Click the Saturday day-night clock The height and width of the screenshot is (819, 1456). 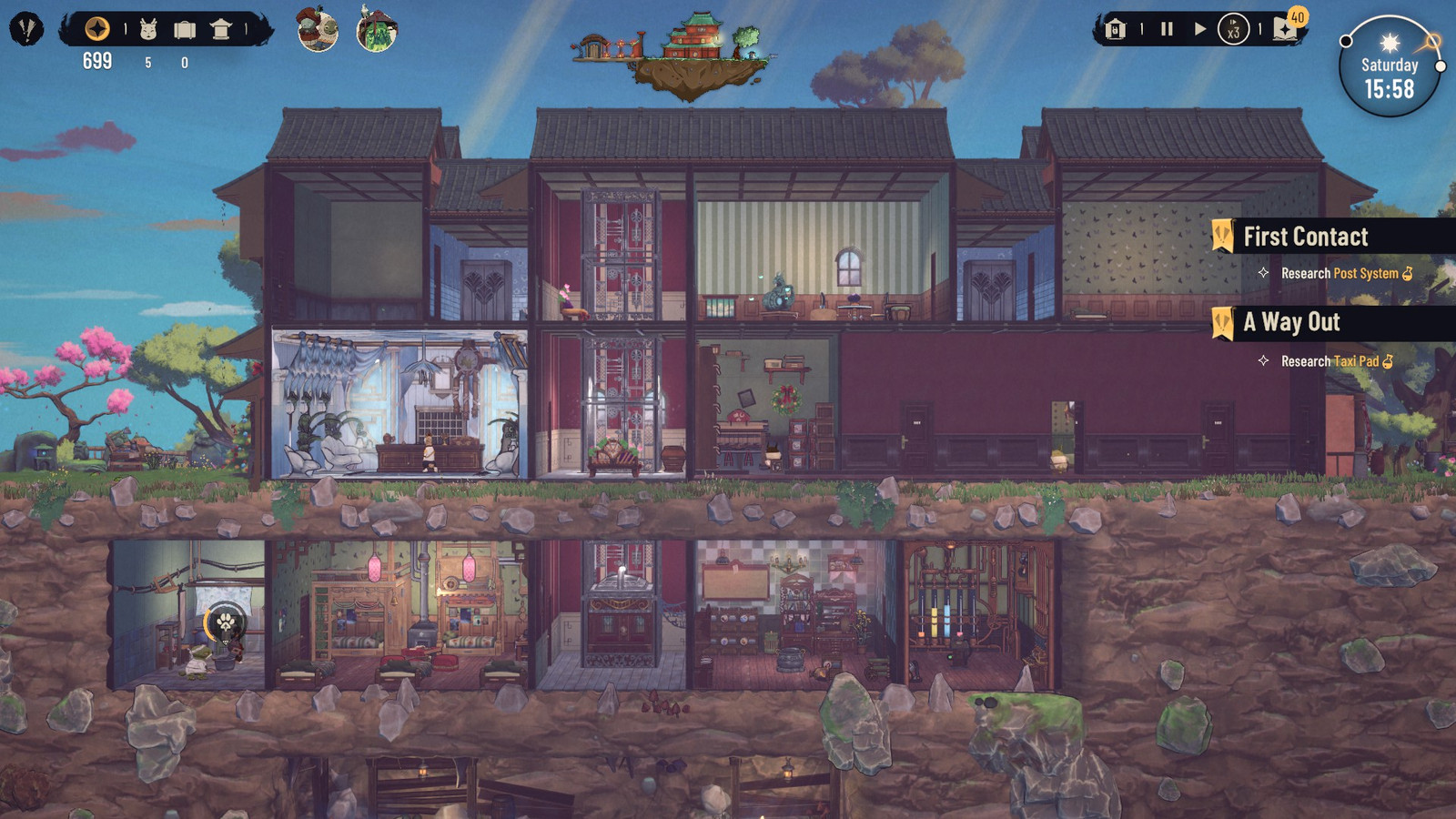tap(1389, 67)
